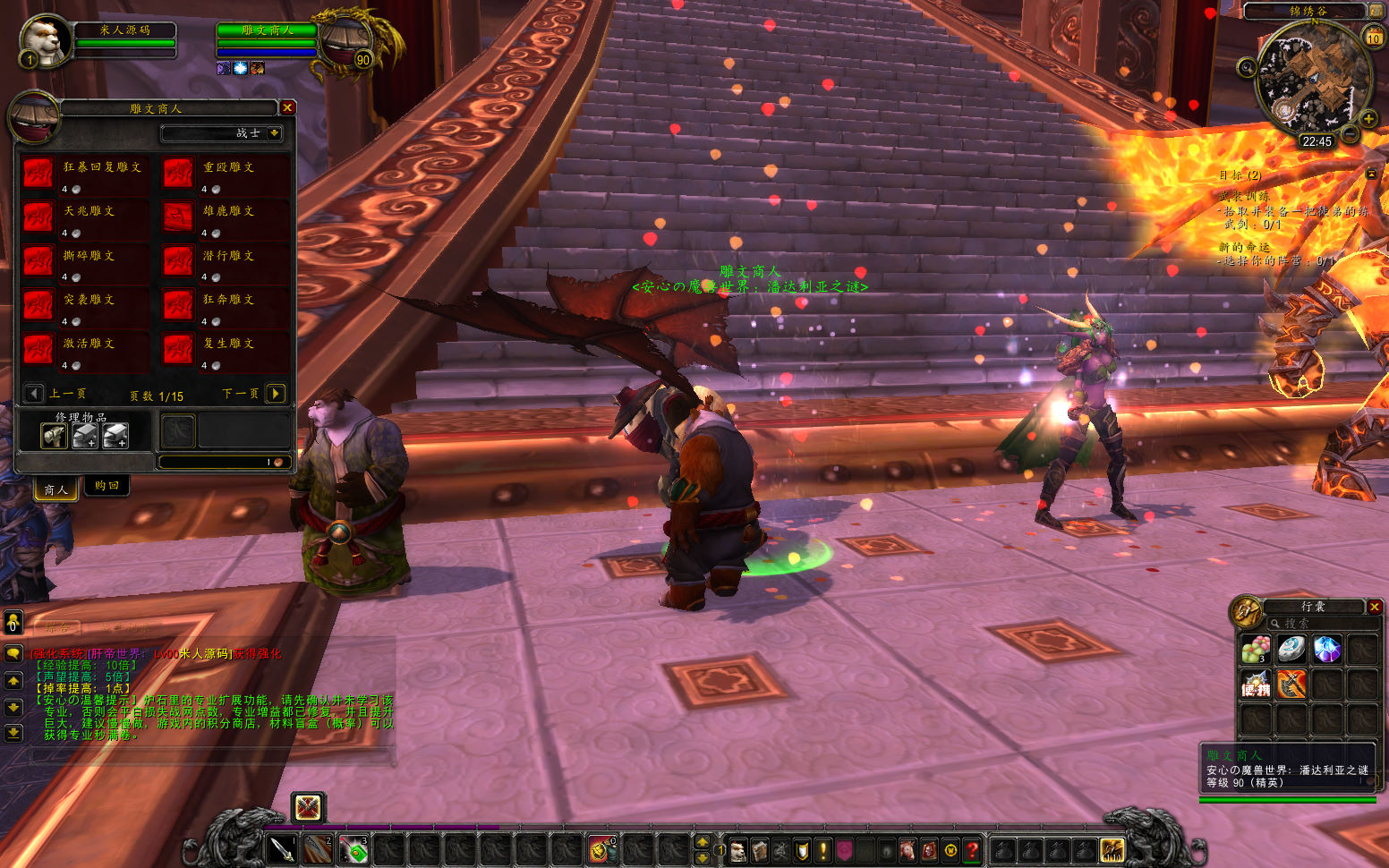Select the 雄鹿雕文 vendor item
1389x868 pixels.
[x=178, y=217]
